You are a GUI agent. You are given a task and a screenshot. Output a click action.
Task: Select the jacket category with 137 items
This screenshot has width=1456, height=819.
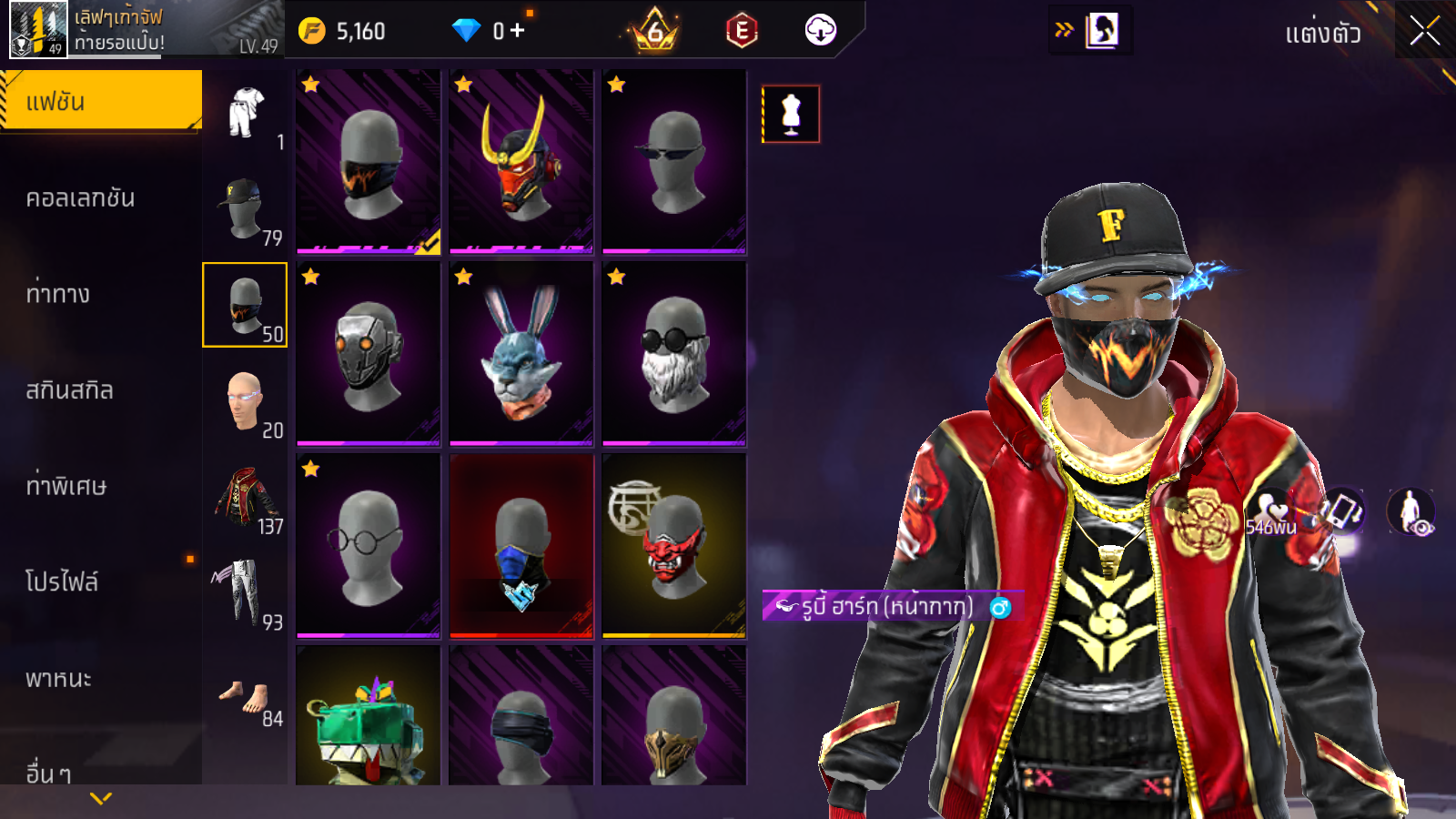[x=245, y=498]
